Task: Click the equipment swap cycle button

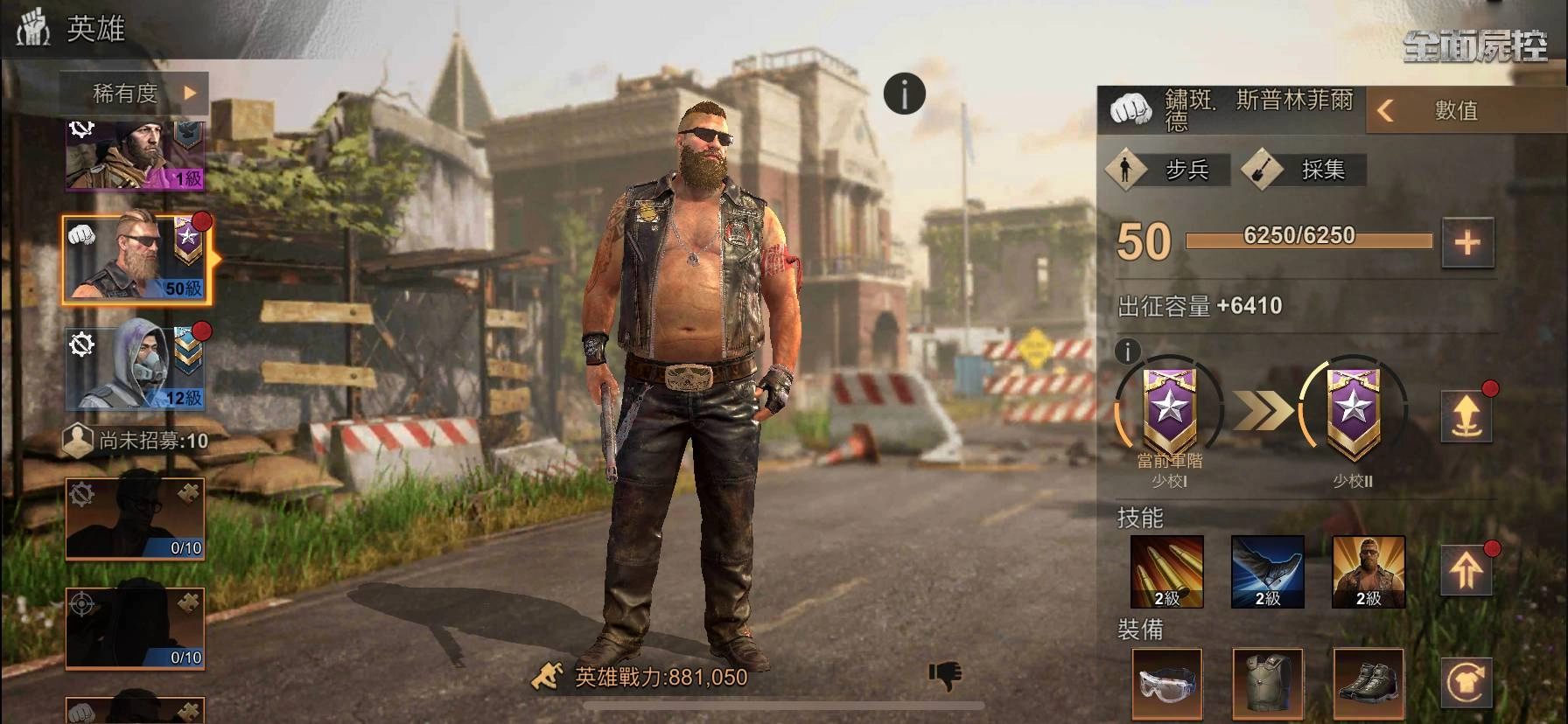Action: [x=1466, y=684]
